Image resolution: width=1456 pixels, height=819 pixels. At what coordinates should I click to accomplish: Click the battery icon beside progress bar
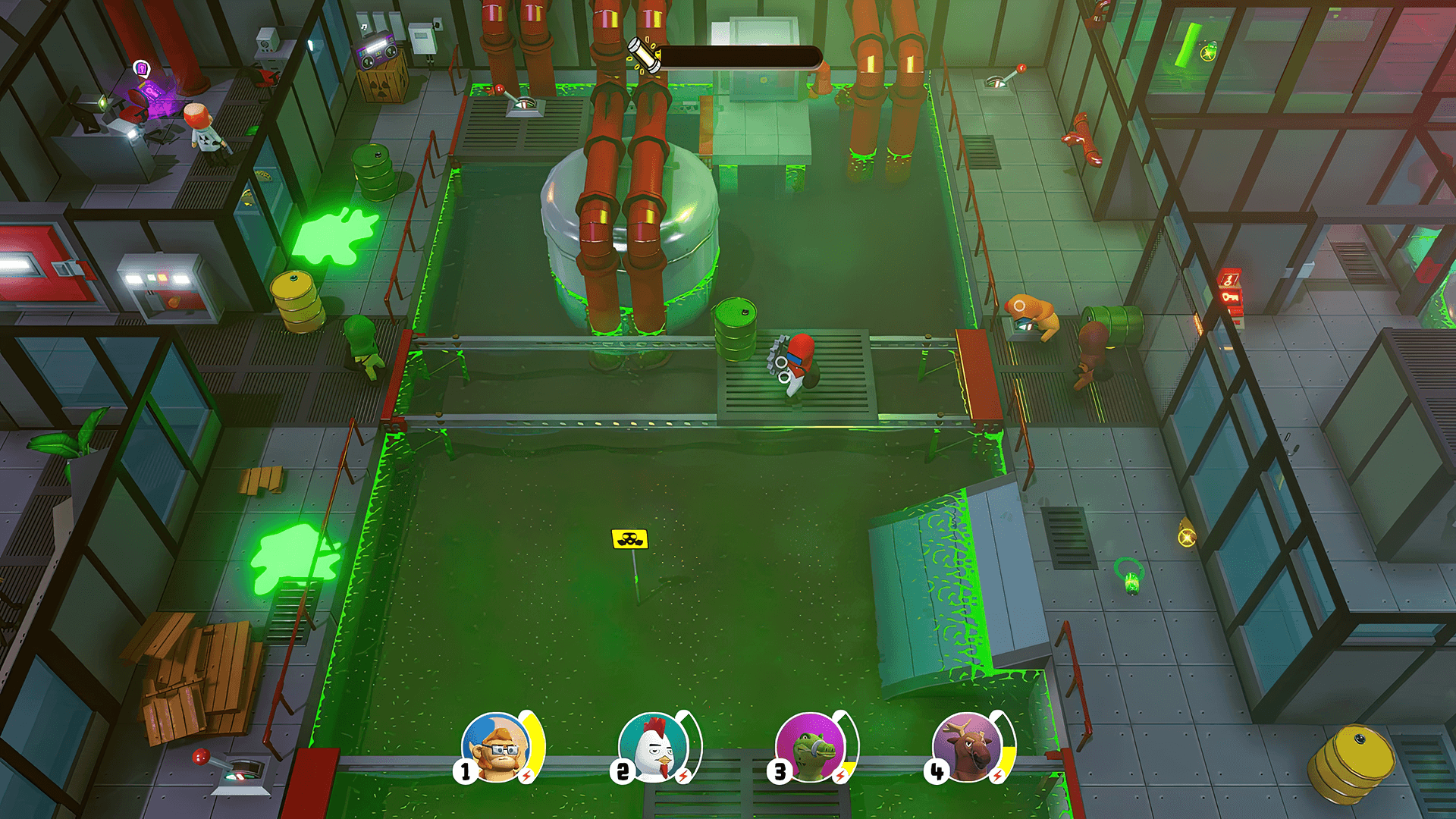645,55
